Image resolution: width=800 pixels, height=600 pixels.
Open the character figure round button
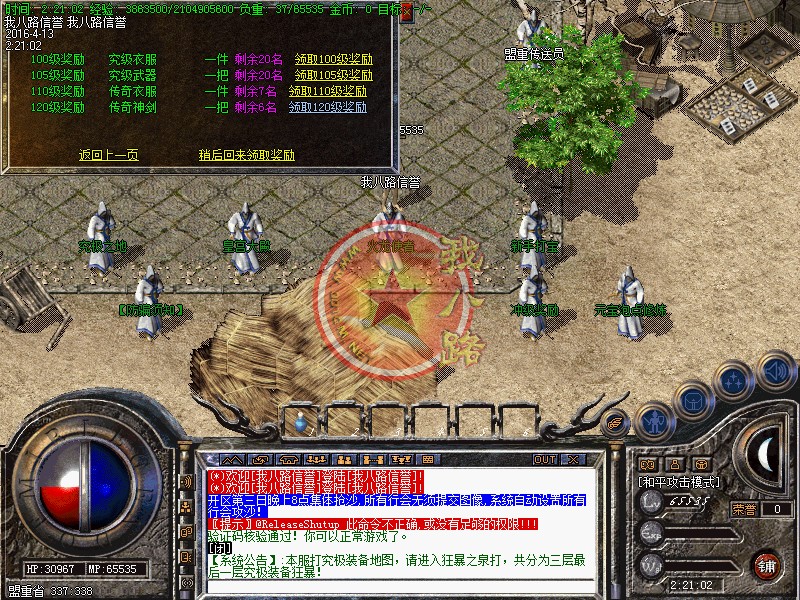[653, 423]
